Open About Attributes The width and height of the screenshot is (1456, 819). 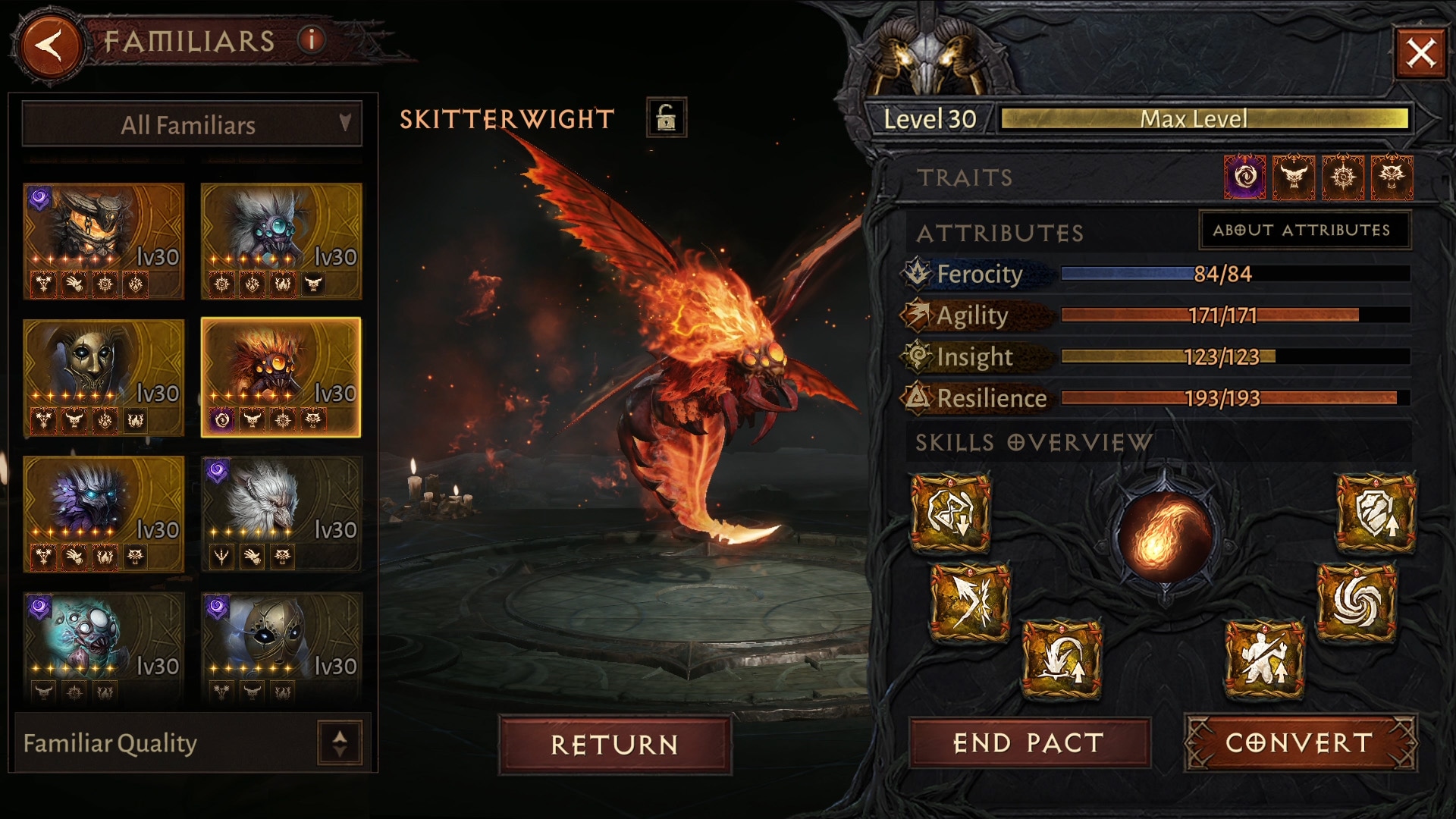click(x=1303, y=230)
